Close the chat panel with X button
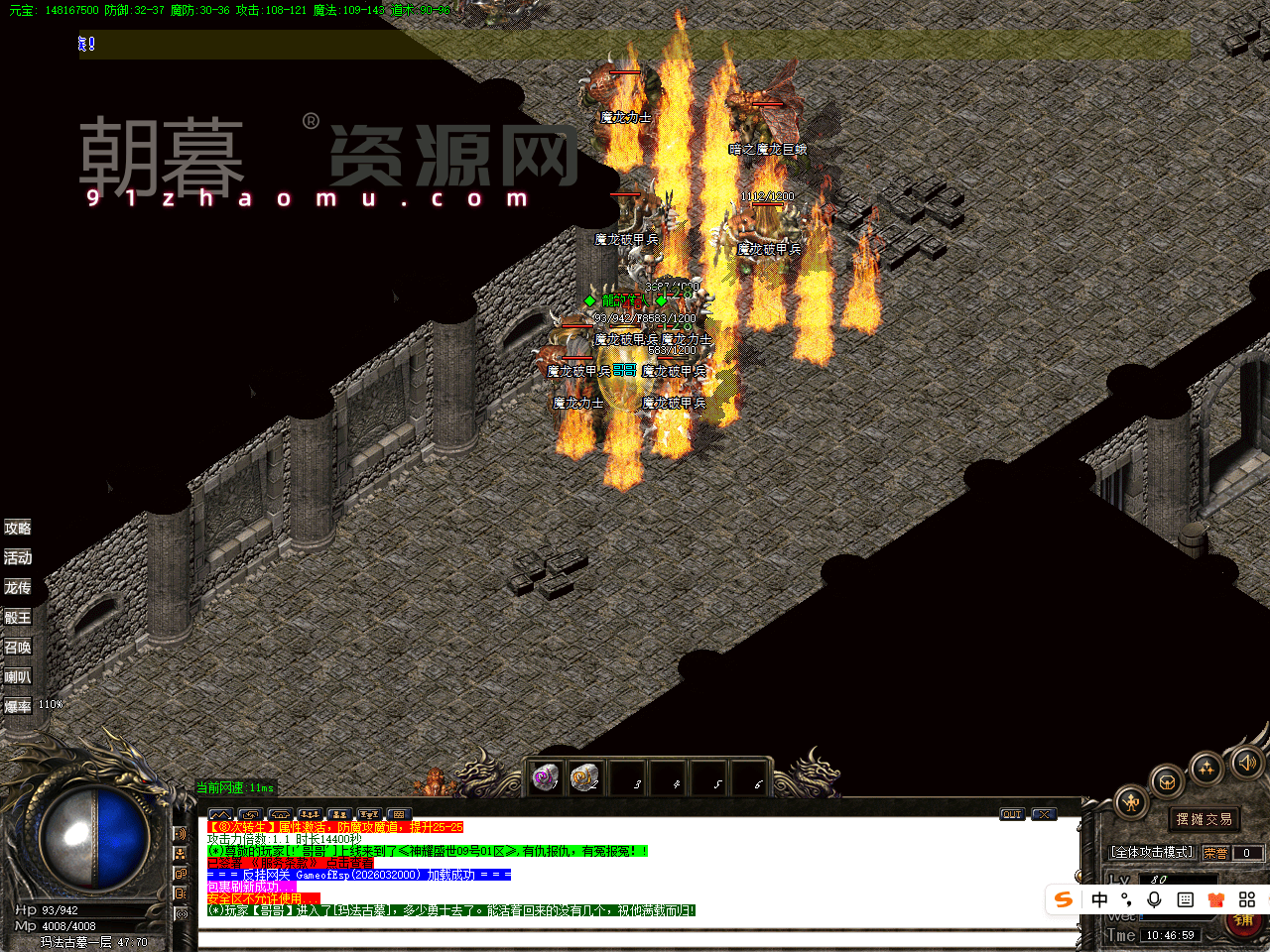This screenshot has width=1270, height=952. tap(1044, 814)
